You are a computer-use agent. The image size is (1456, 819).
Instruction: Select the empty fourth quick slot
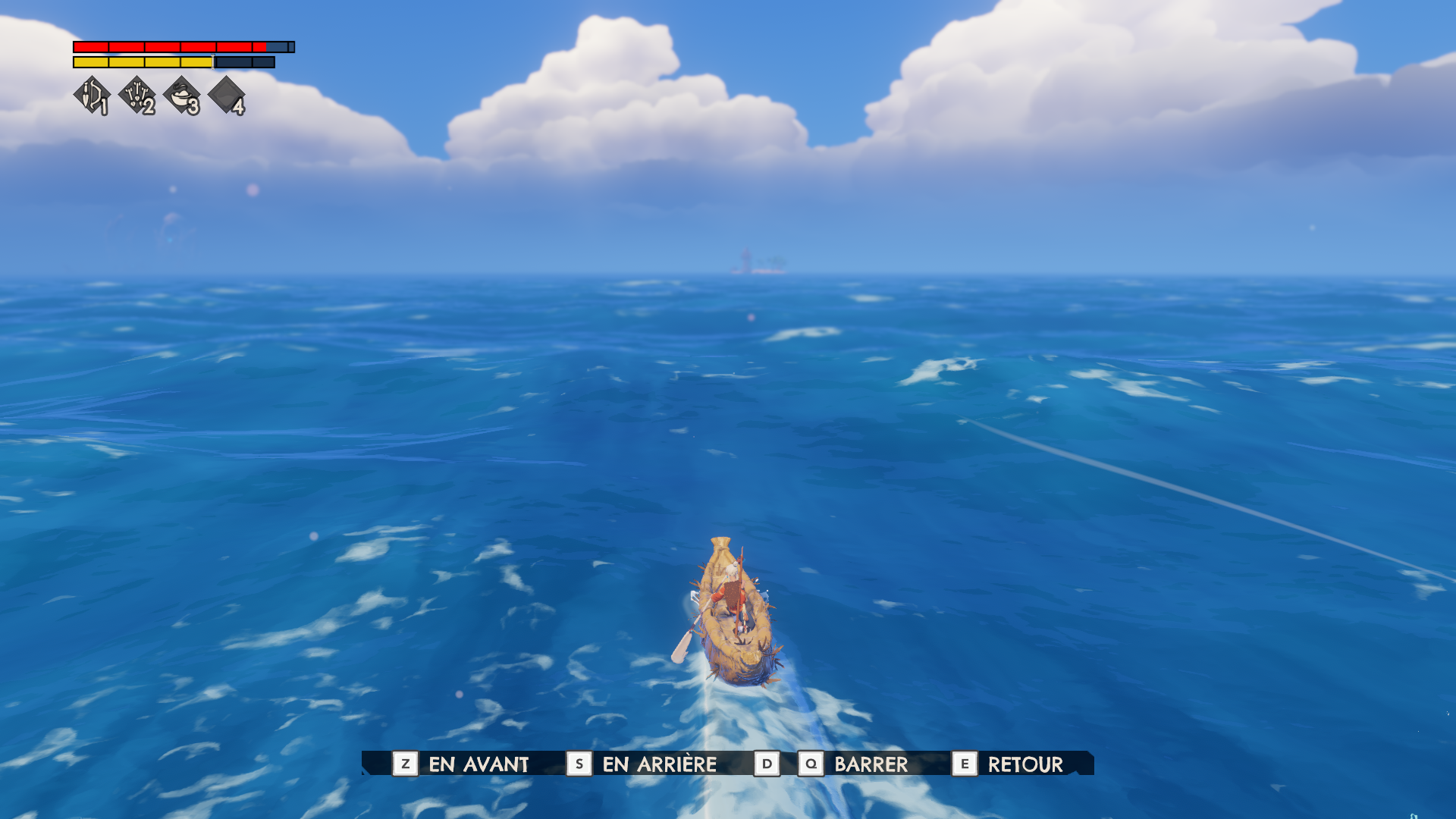tap(226, 96)
